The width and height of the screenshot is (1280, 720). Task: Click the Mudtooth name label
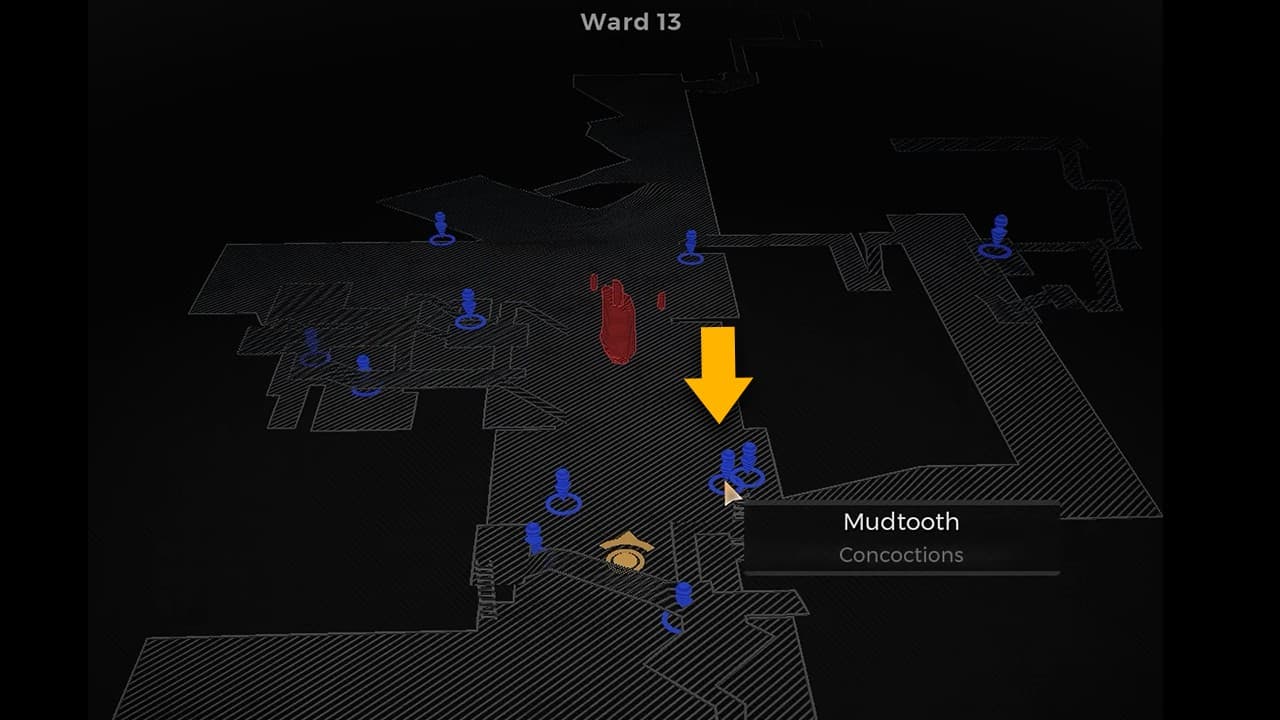click(x=900, y=521)
